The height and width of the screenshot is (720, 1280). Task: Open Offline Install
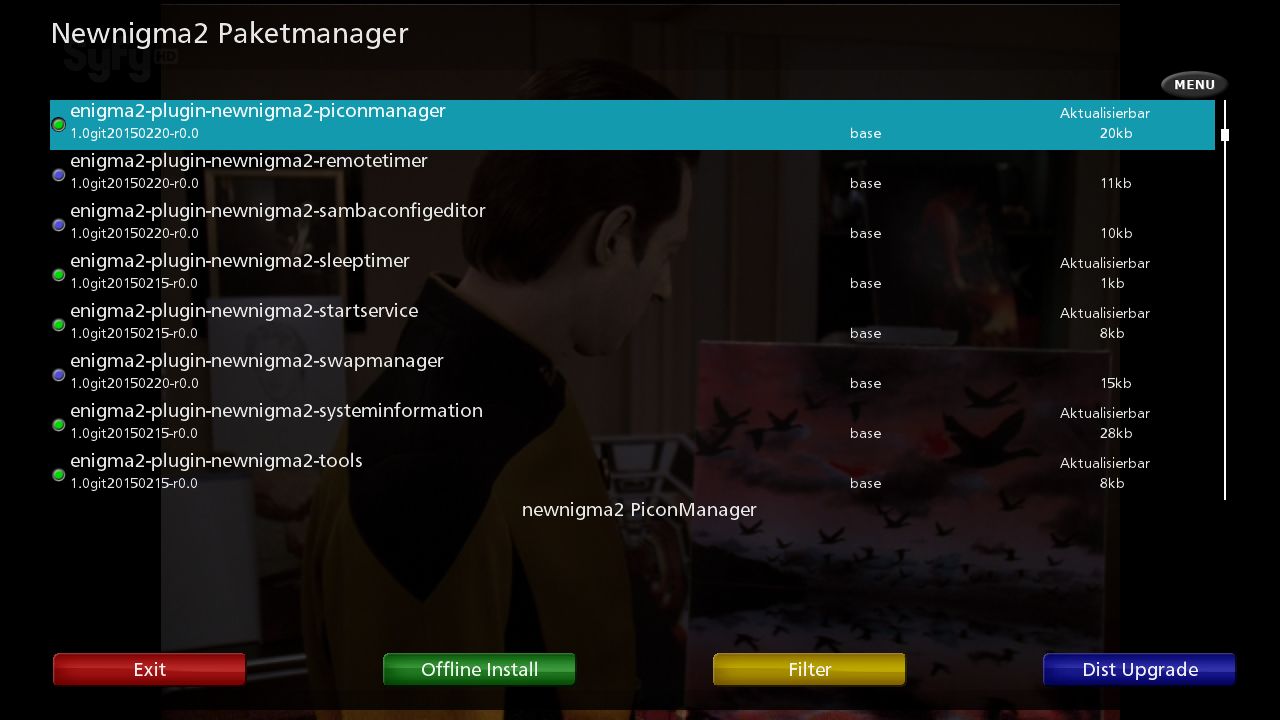[x=479, y=669]
